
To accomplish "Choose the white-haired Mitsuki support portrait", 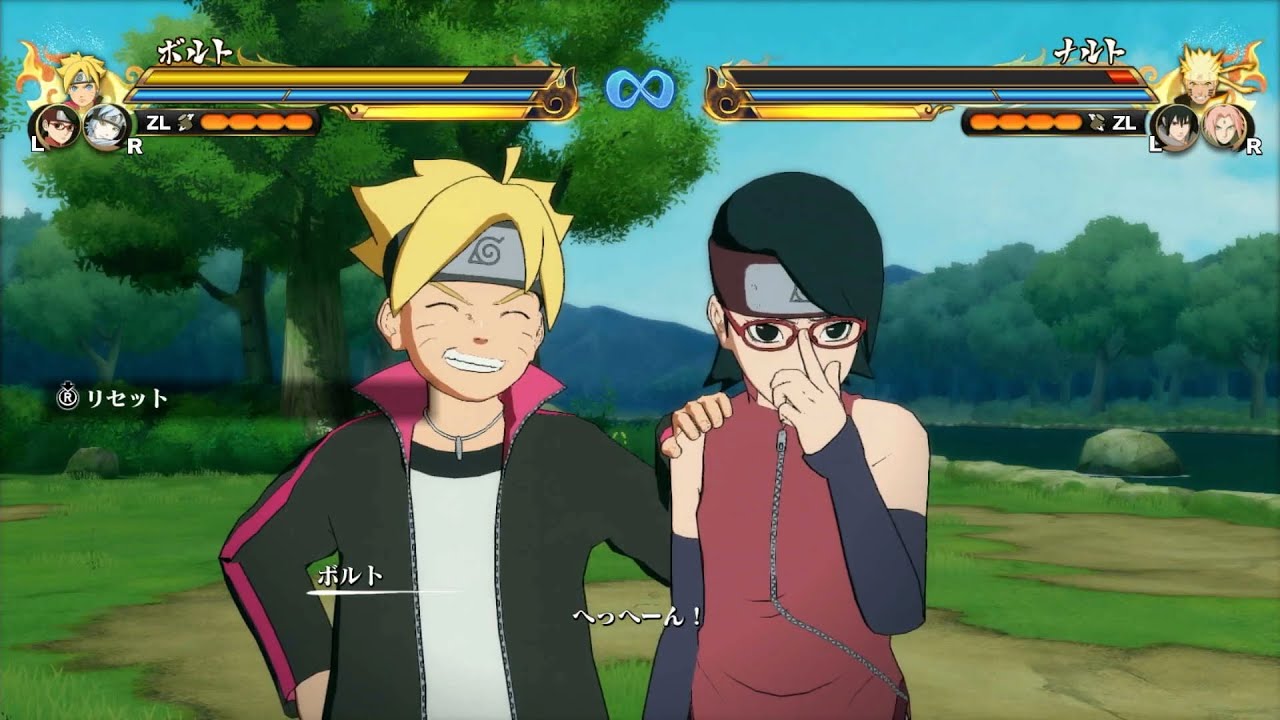I will 102,126.
